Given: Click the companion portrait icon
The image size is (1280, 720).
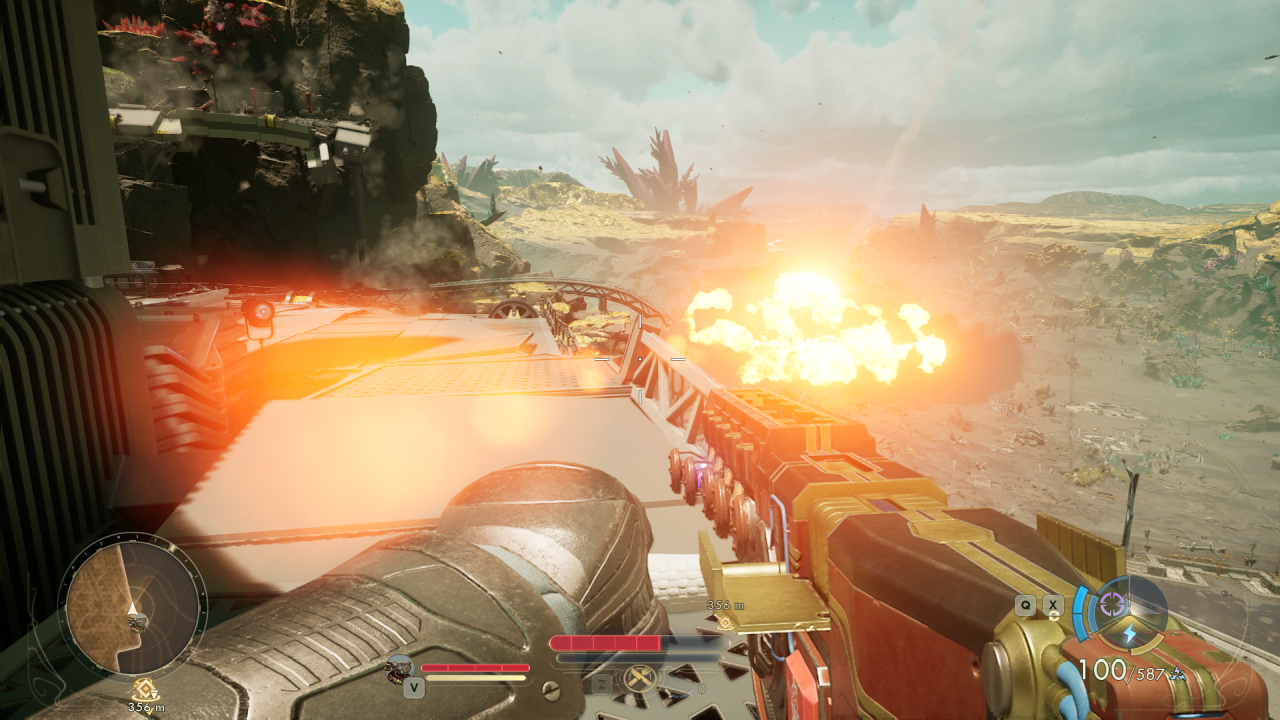Looking at the screenshot, I should [400, 668].
